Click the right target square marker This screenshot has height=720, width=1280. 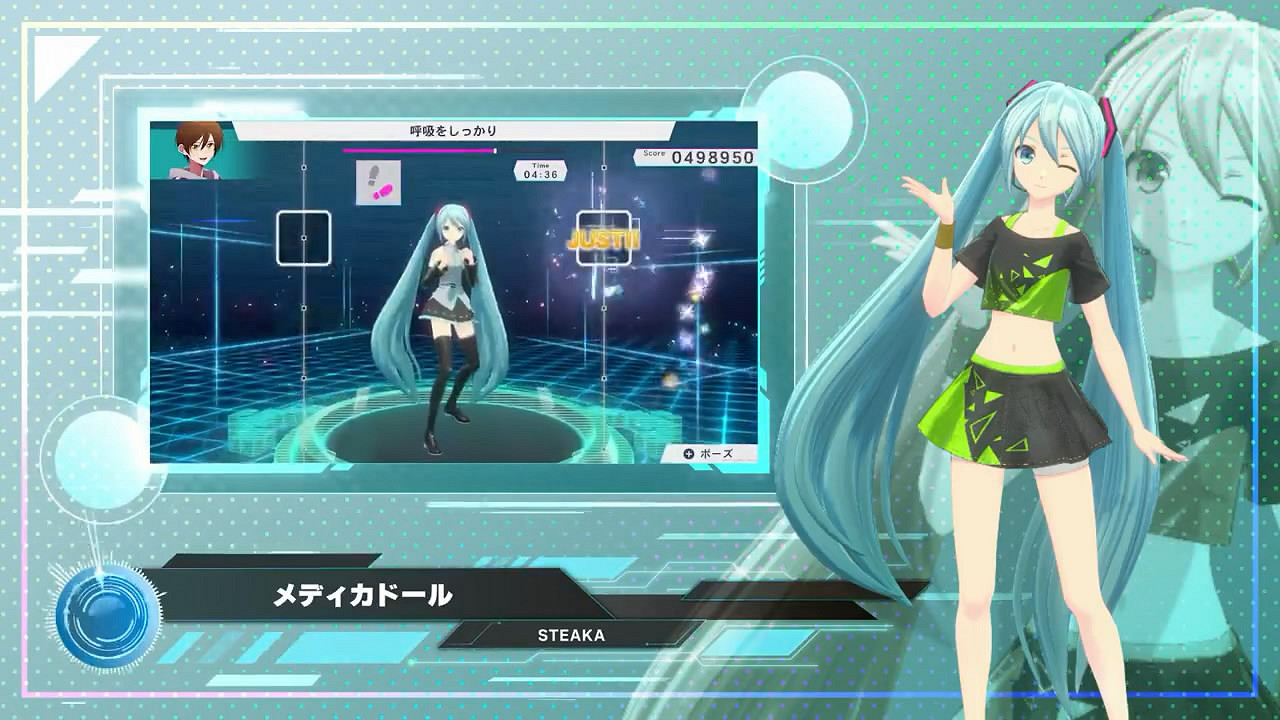coord(602,236)
